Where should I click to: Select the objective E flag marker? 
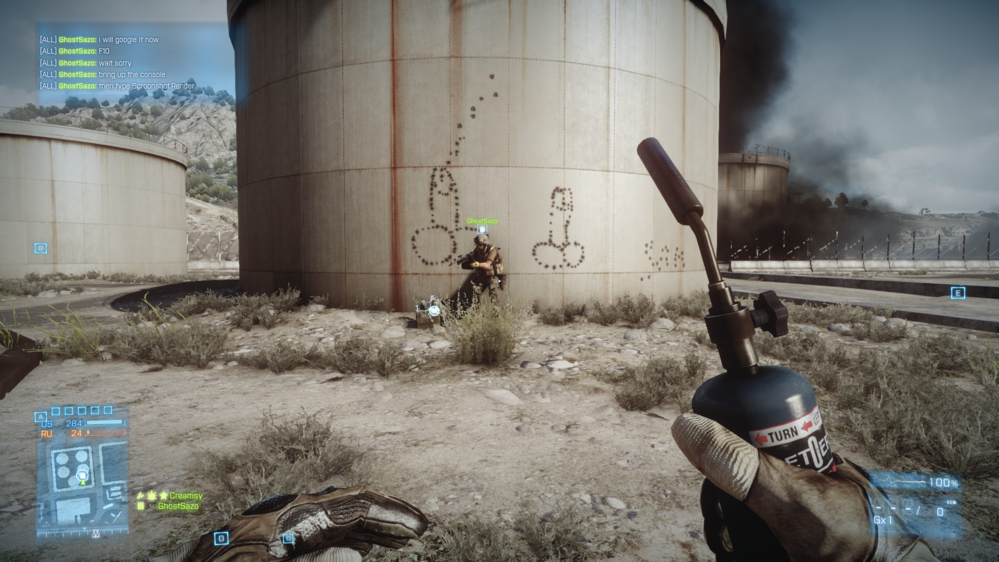pyautogui.click(x=957, y=292)
